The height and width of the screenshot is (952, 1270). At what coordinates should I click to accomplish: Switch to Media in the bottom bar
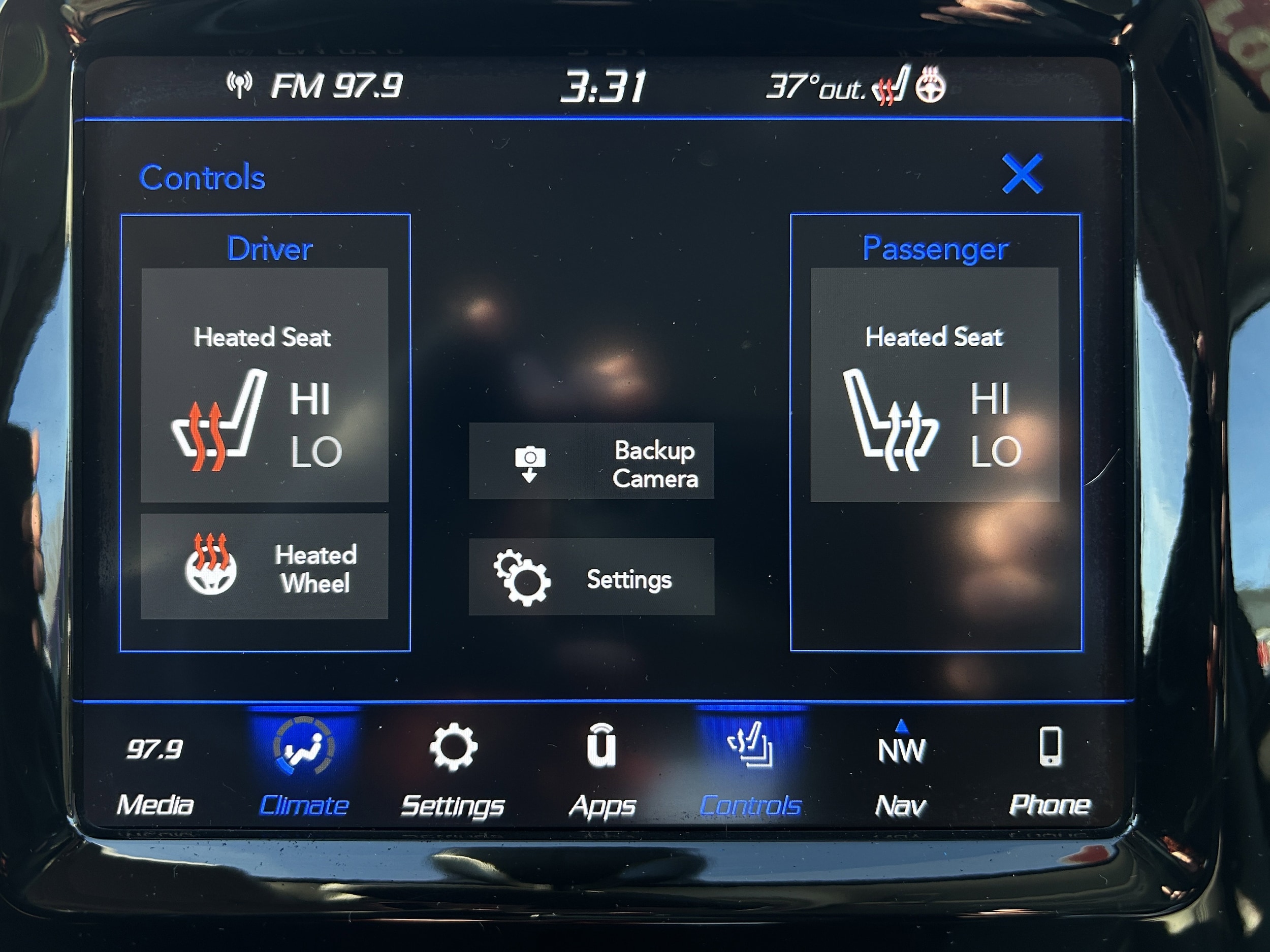(x=155, y=771)
